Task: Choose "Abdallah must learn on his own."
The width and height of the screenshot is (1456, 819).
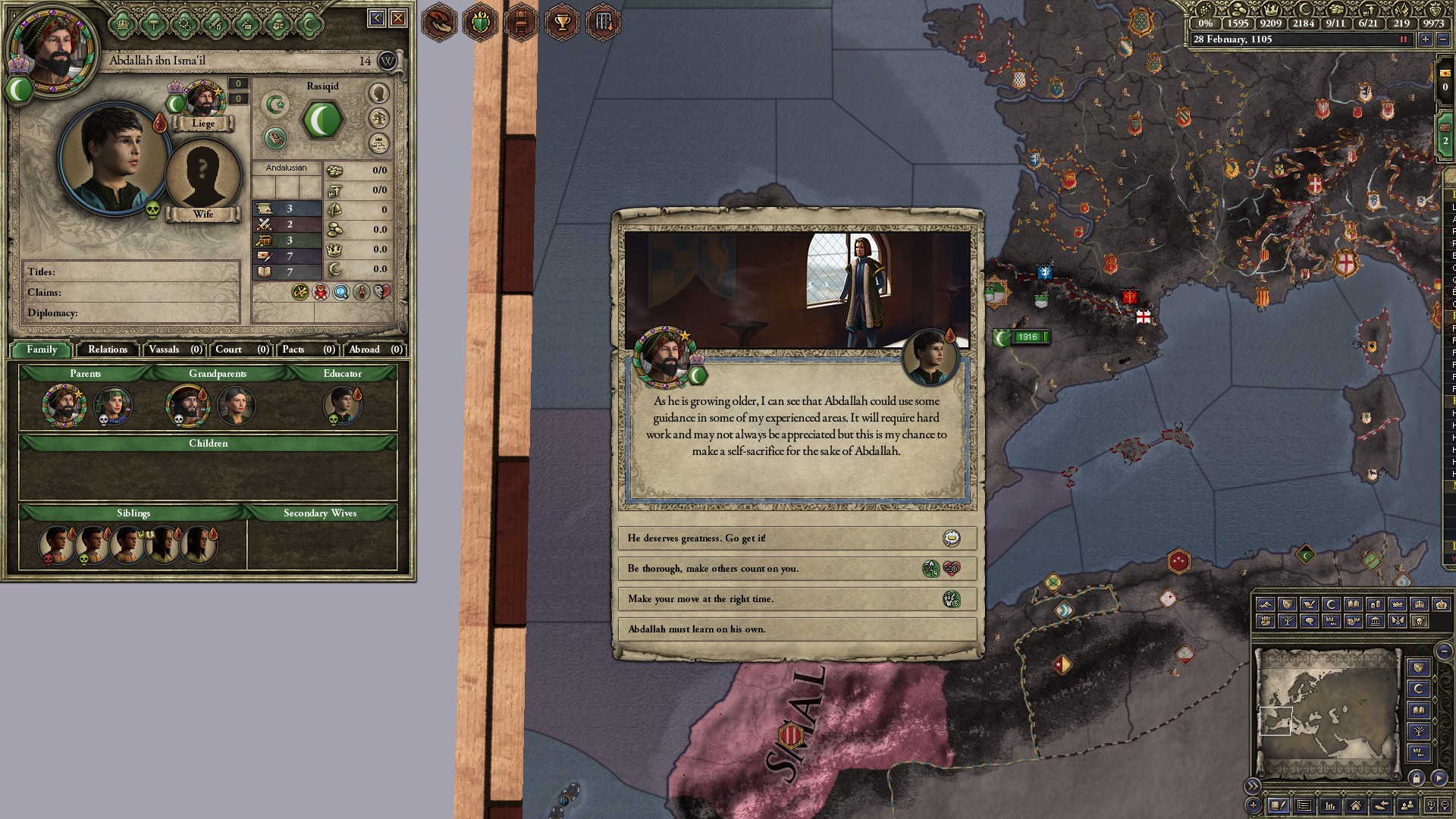Action: click(796, 629)
